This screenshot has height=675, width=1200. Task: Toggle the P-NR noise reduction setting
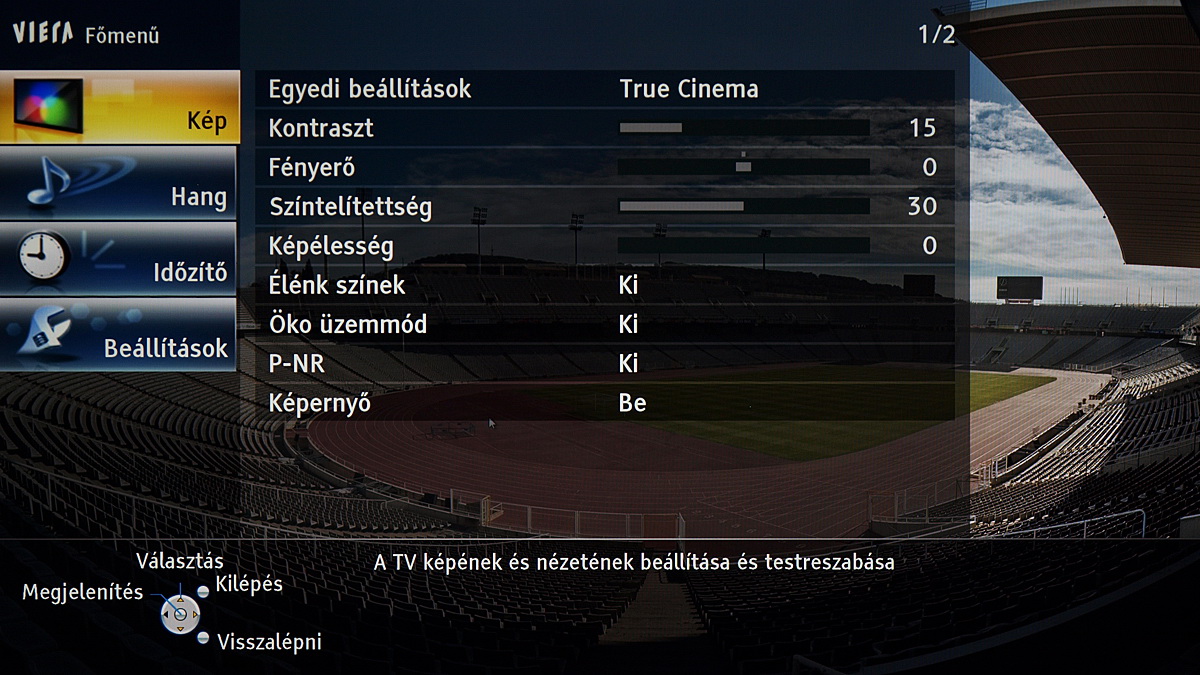(x=628, y=364)
